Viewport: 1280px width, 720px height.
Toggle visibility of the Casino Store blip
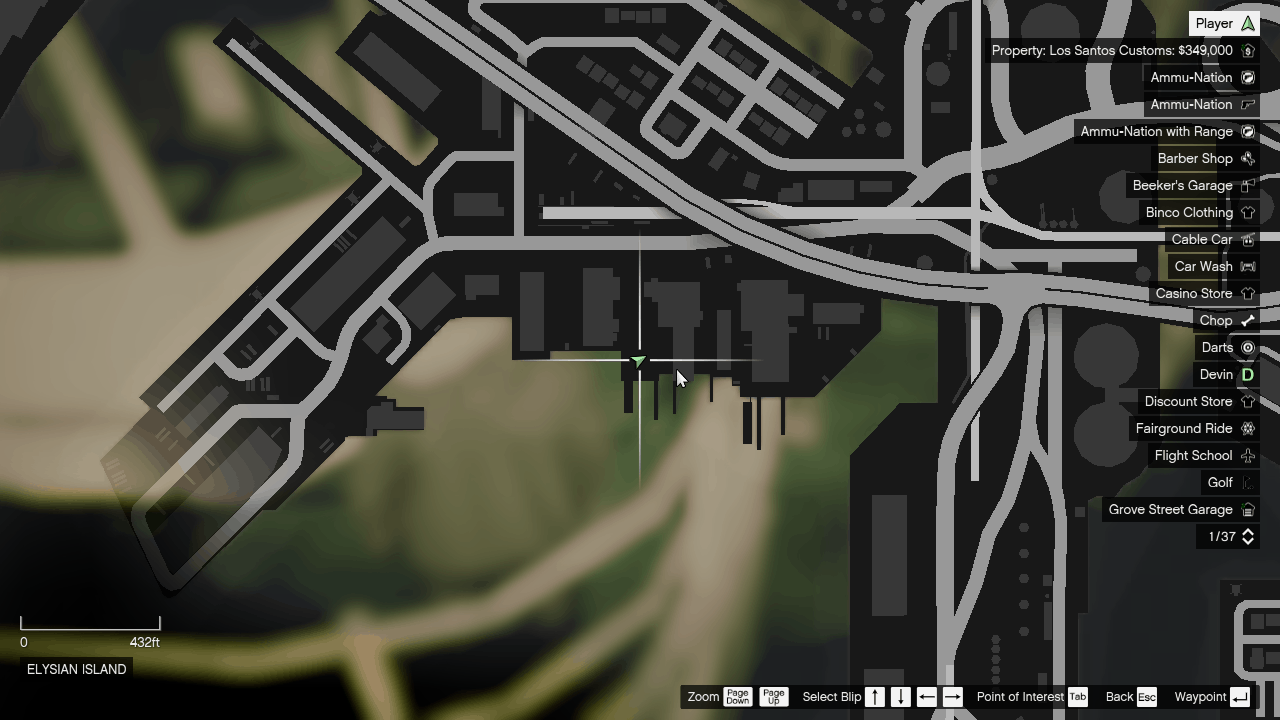click(x=1248, y=293)
